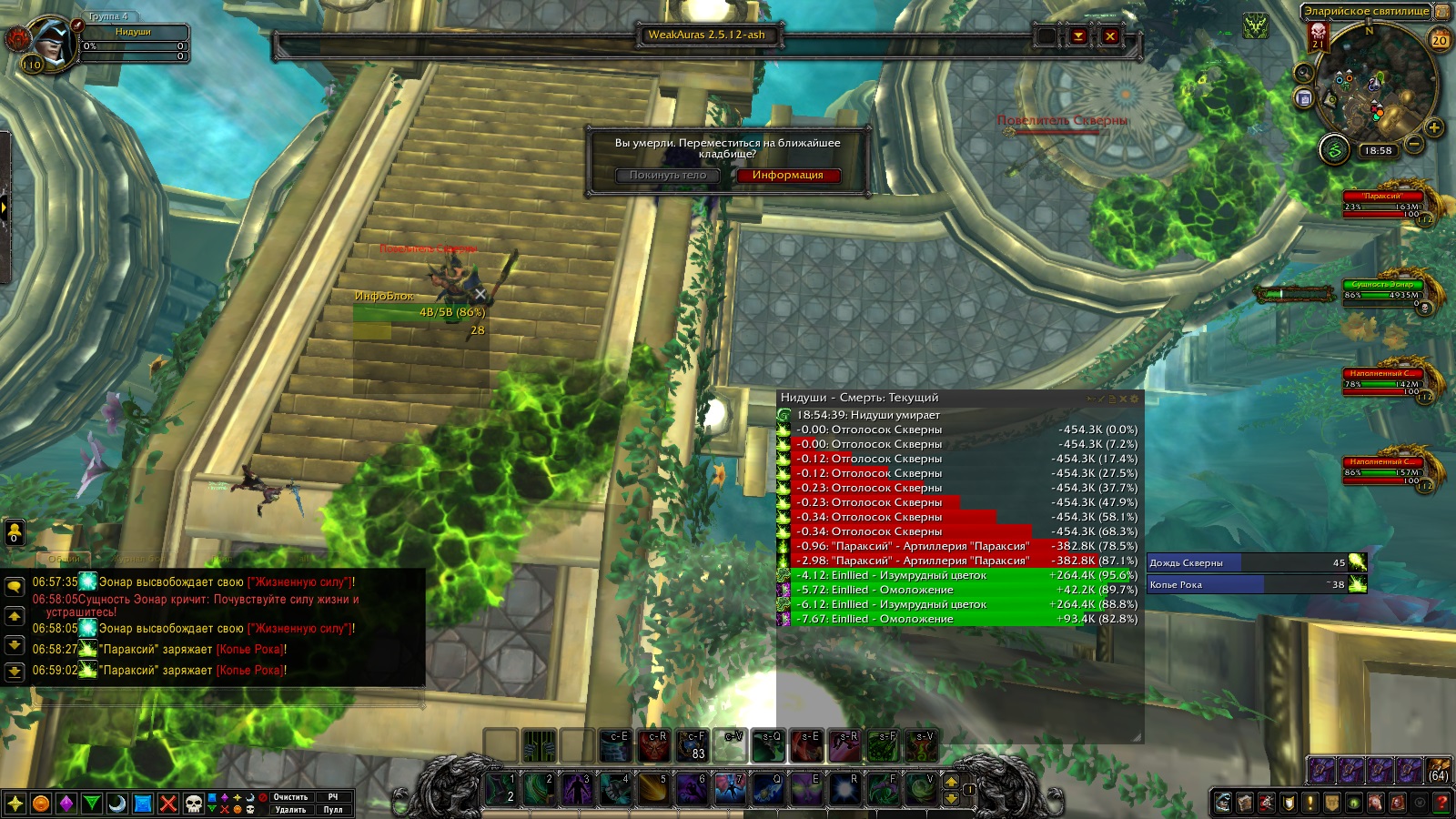Toggle the minimap tracking magnifier button
This screenshot has height=819, width=1456.
point(1304,73)
